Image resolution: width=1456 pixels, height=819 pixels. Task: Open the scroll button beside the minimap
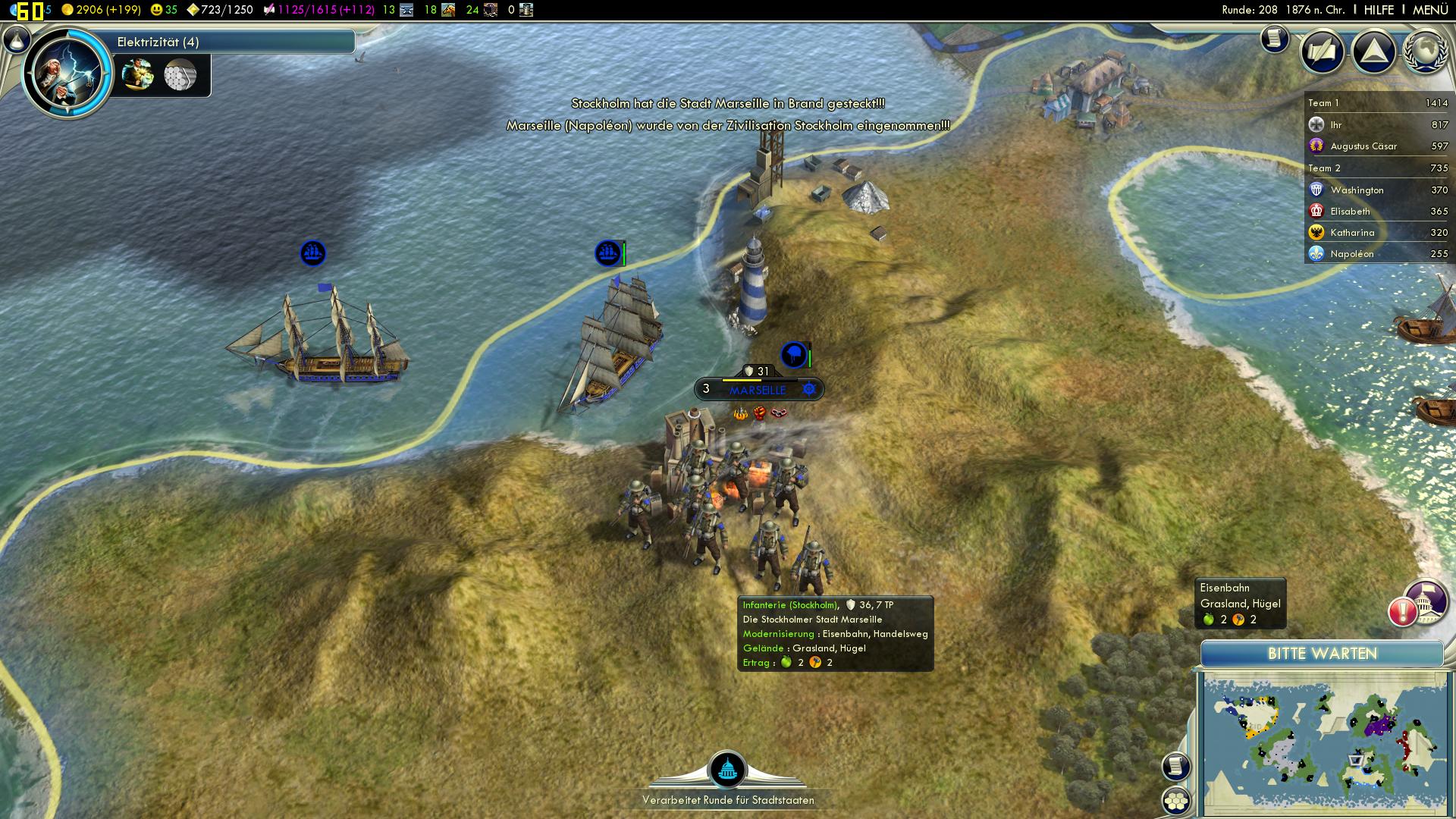1176,766
